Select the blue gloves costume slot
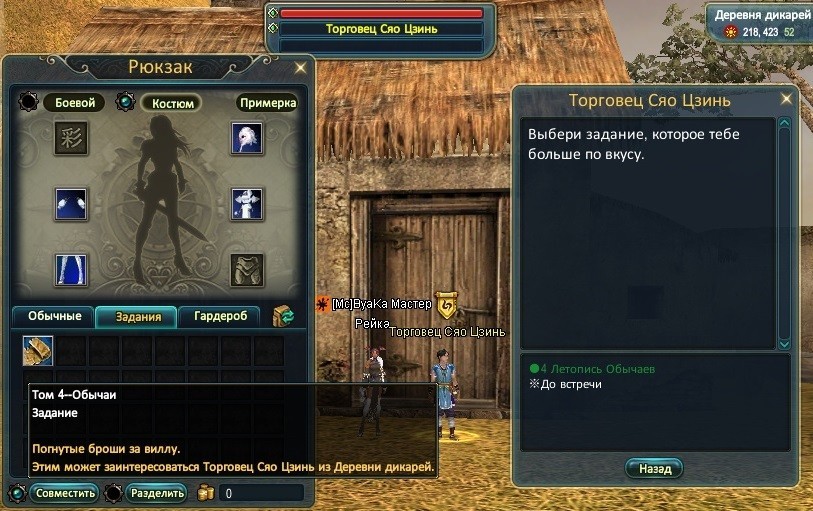This screenshot has height=511, width=813. tap(71, 203)
